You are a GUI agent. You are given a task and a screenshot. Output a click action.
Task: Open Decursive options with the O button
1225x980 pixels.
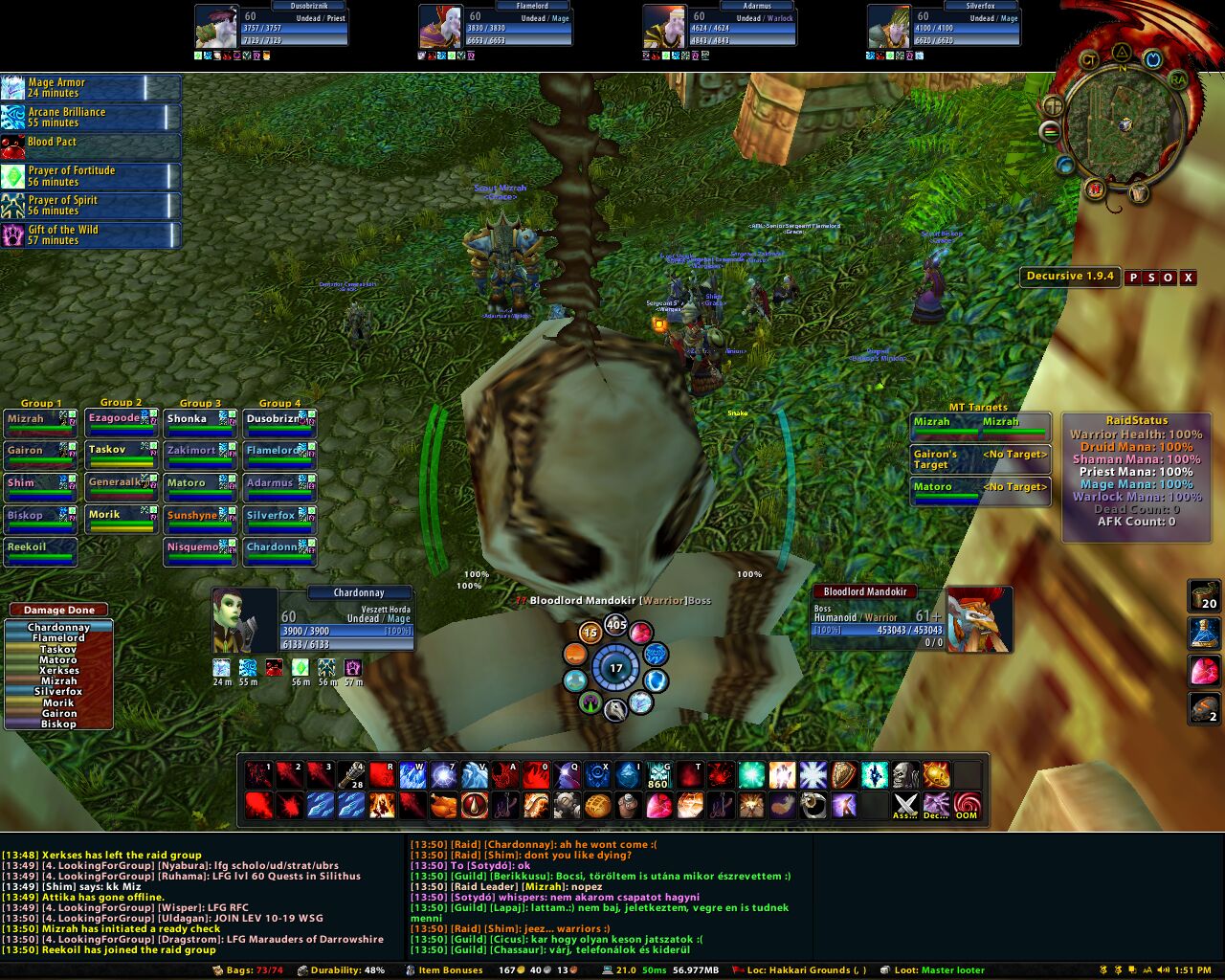pyautogui.click(x=1169, y=278)
